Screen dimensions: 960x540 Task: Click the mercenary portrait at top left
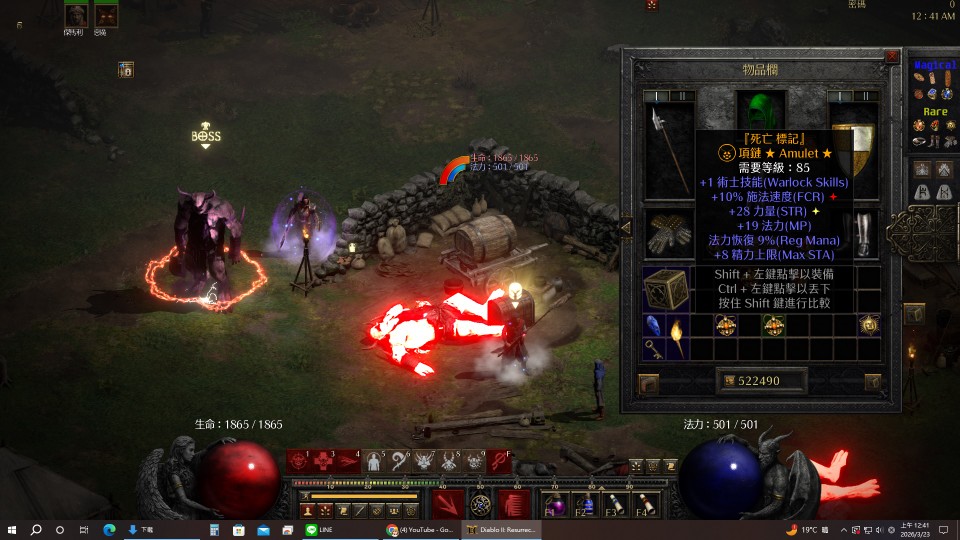click(77, 15)
